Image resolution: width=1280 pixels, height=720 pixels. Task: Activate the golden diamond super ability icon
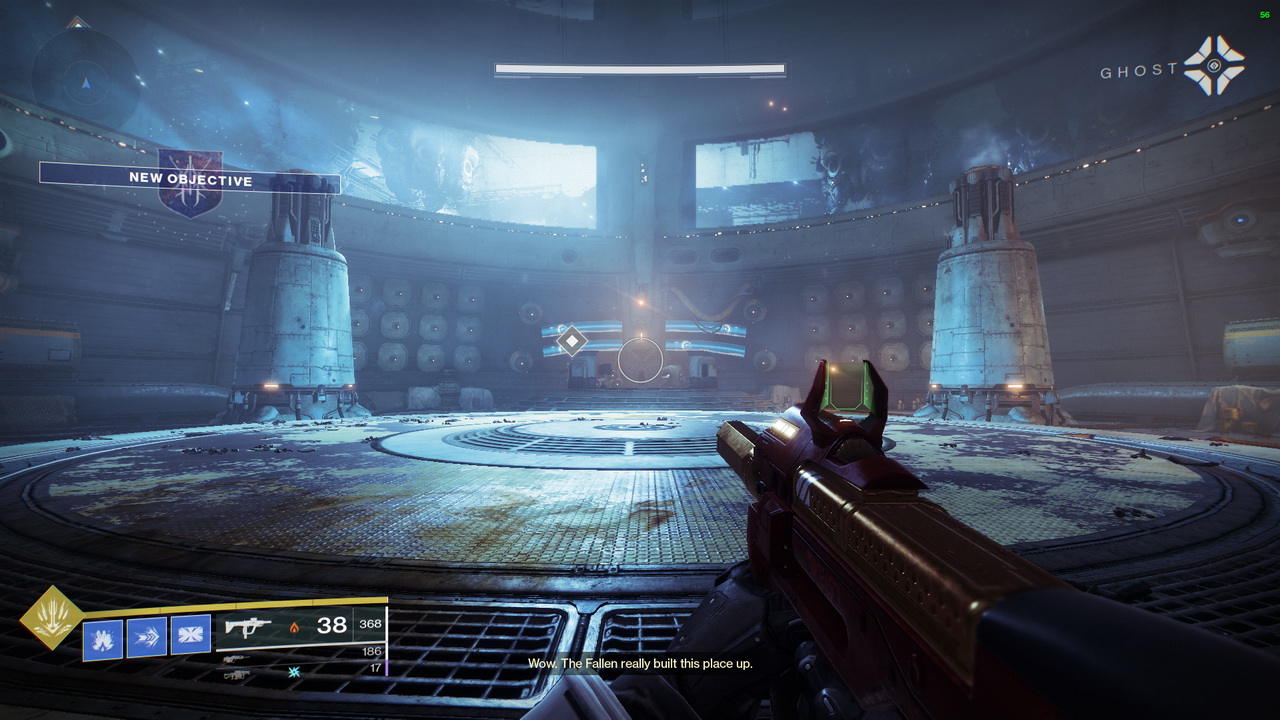point(52,618)
